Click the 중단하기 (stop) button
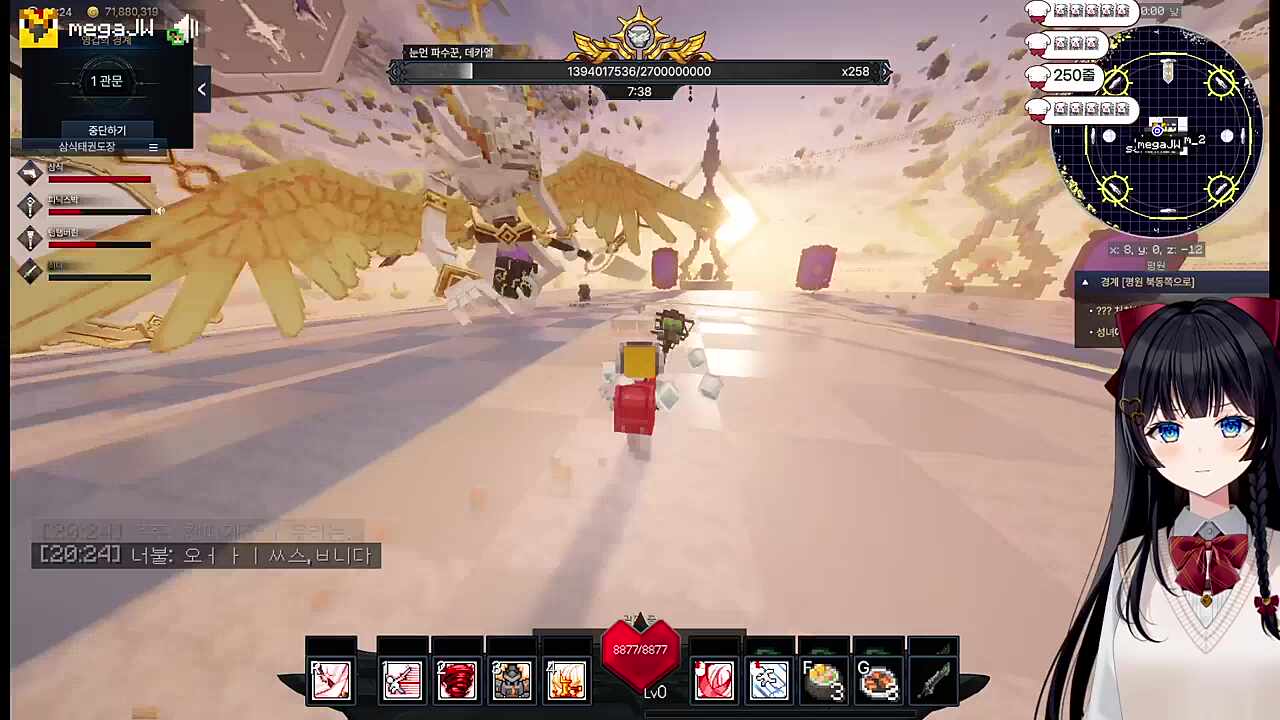The width and height of the screenshot is (1280, 720). point(106,130)
